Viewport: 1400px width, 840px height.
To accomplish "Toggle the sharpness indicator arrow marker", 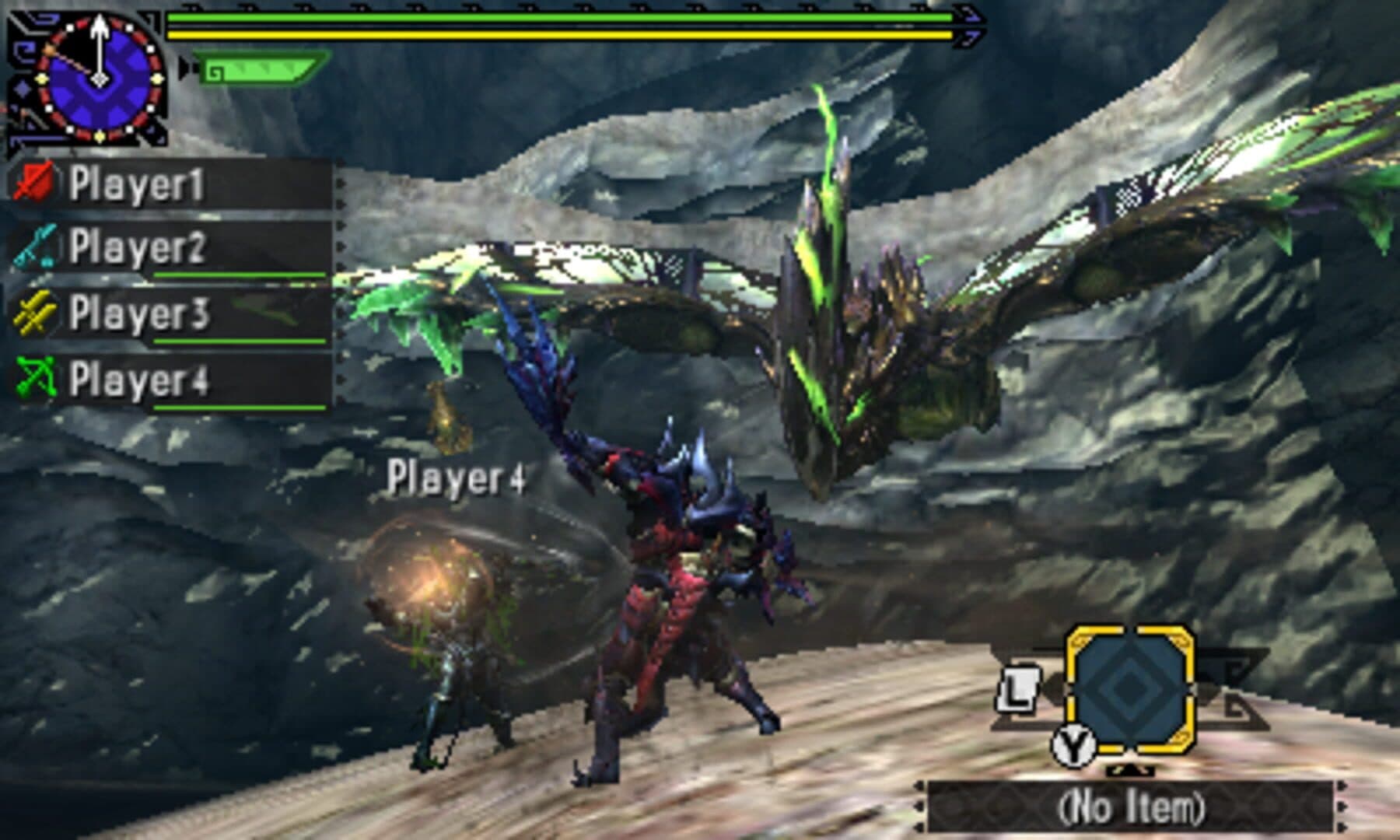I will pyautogui.click(x=185, y=68).
